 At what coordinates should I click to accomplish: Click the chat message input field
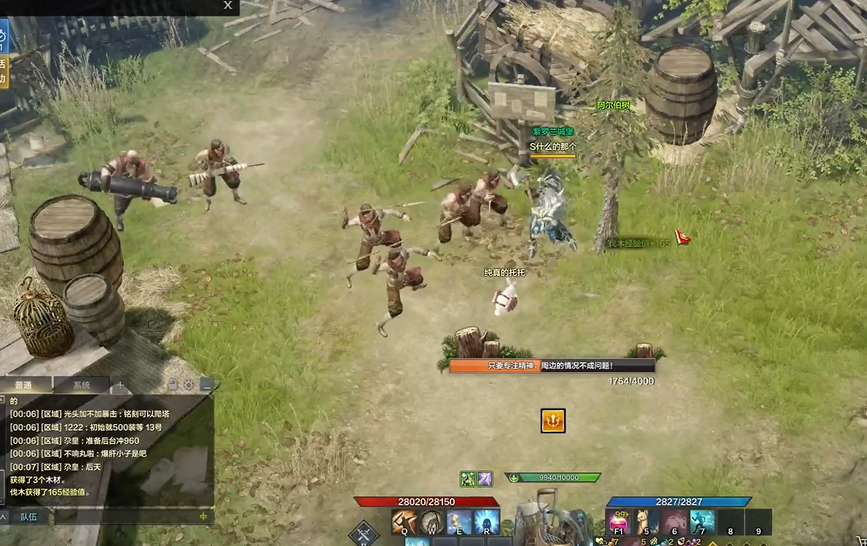click(115, 516)
